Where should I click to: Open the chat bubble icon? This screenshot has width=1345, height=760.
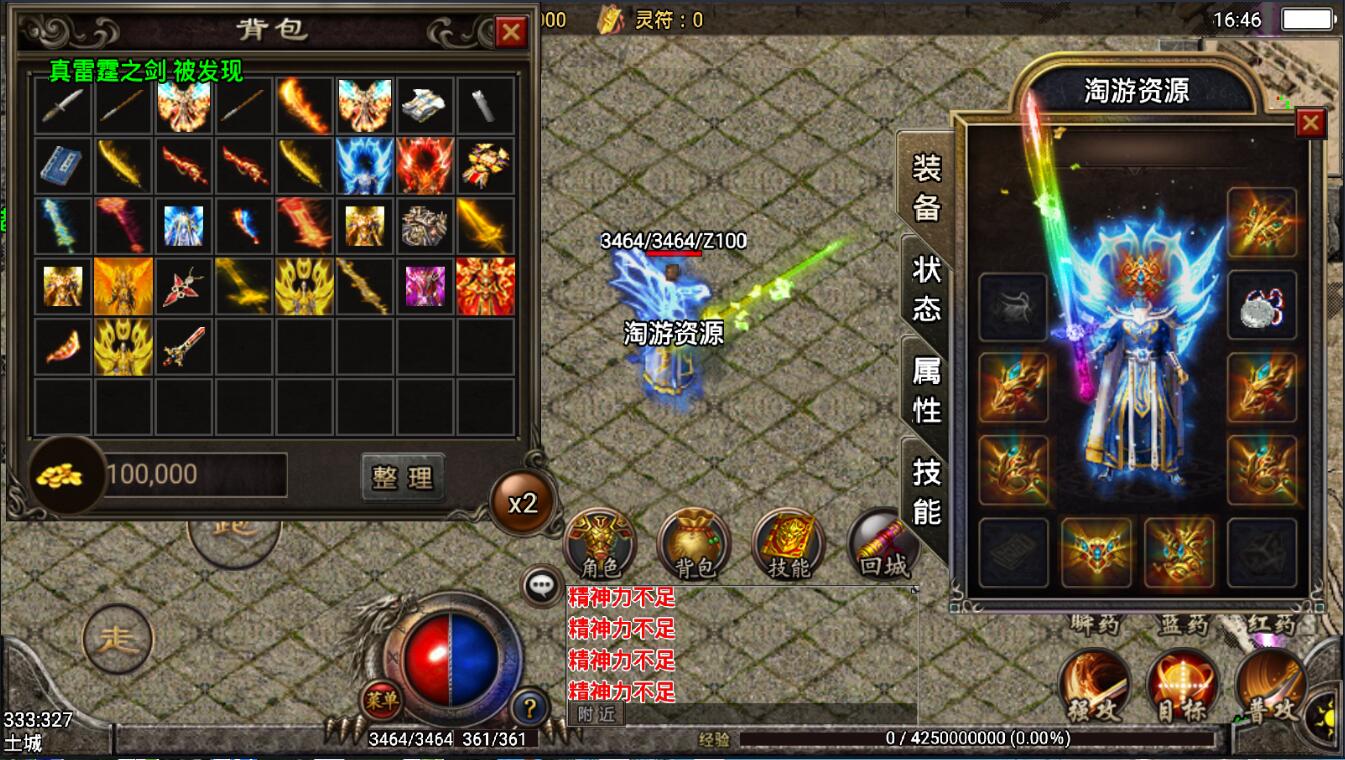543,586
